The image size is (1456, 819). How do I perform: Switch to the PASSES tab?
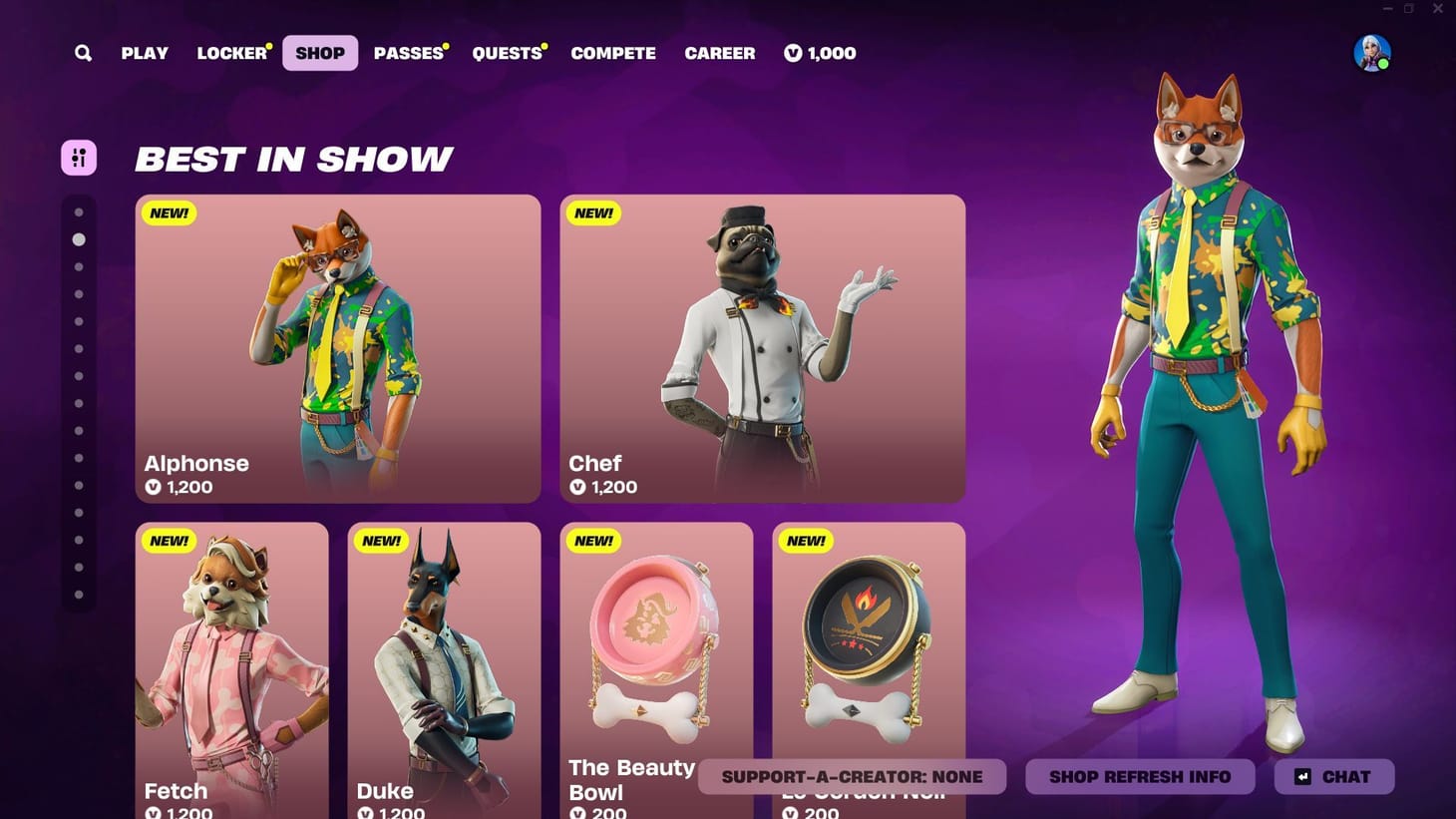pos(407,53)
